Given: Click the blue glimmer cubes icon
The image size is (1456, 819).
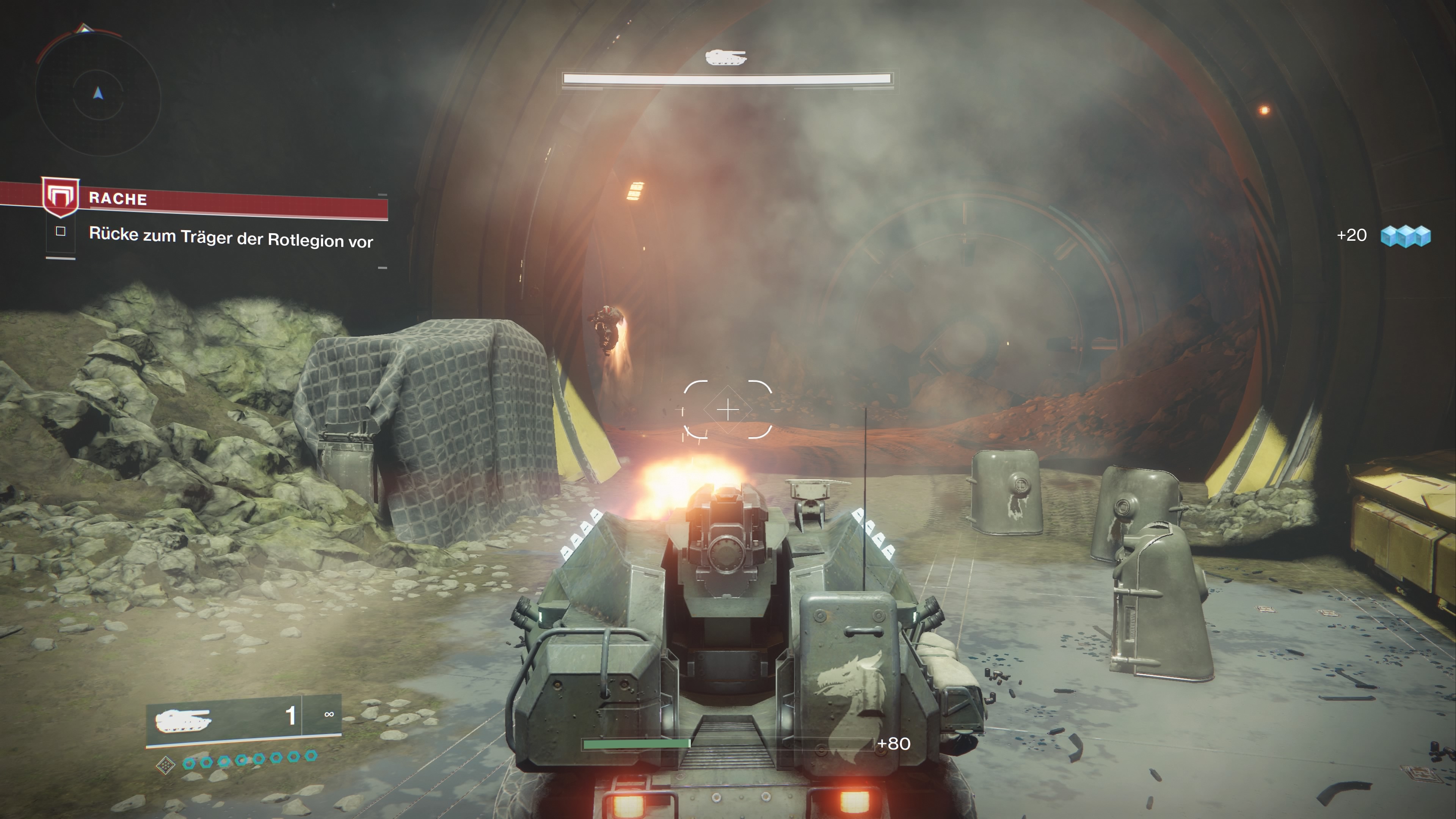Looking at the screenshot, I should tap(1405, 236).
